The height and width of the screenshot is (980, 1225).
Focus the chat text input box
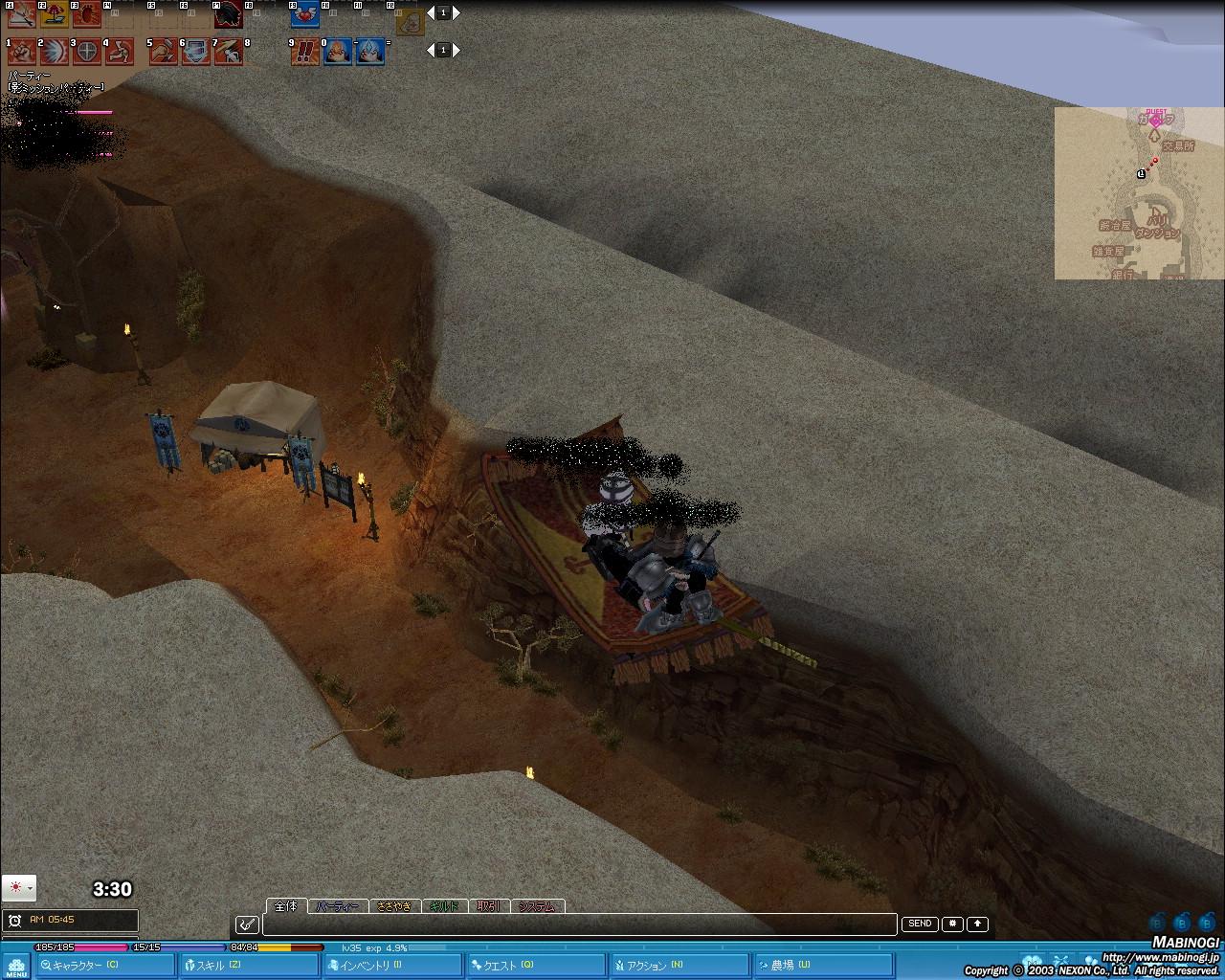pos(579,924)
